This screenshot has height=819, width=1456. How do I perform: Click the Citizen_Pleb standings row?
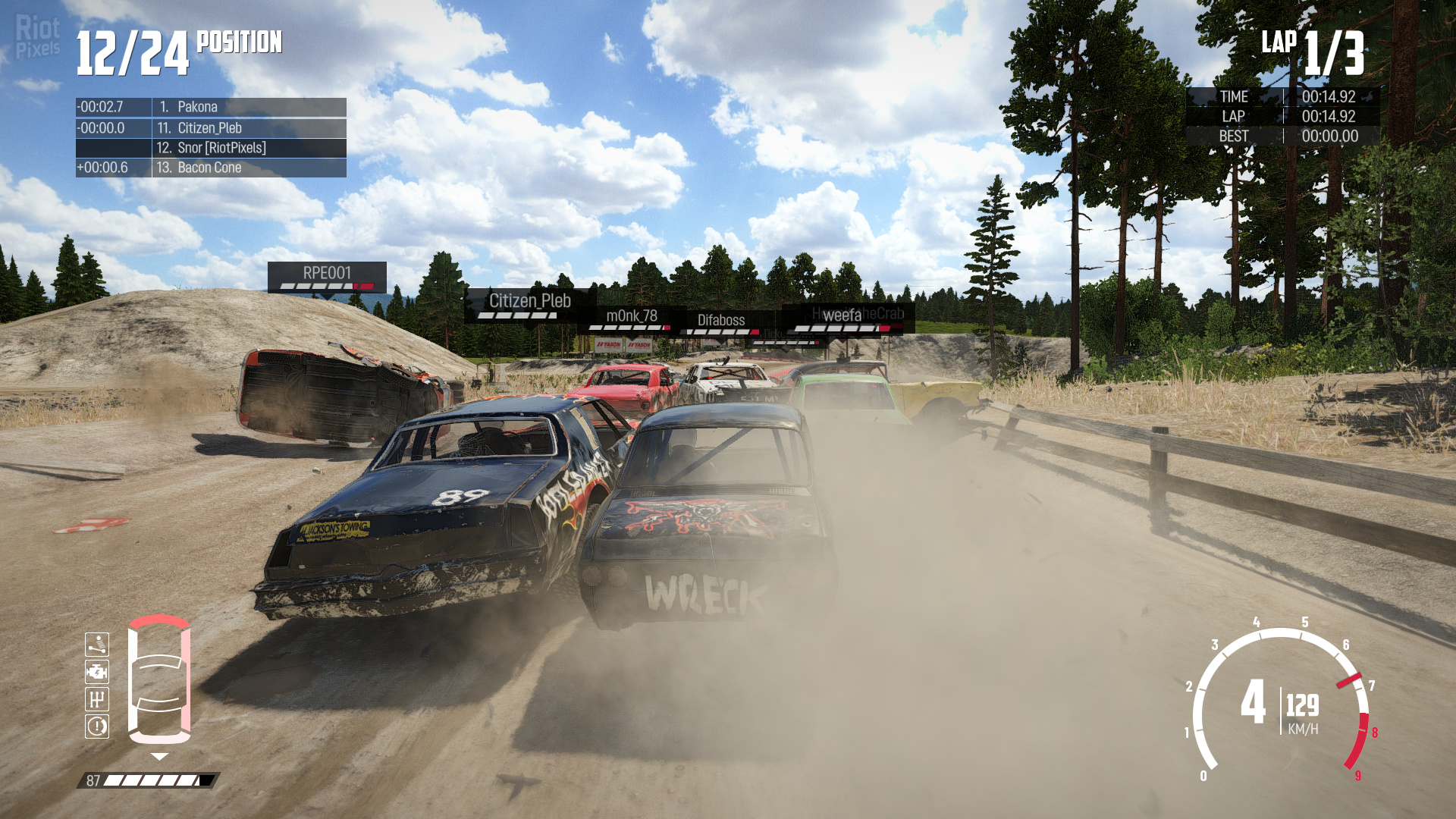(211, 128)
